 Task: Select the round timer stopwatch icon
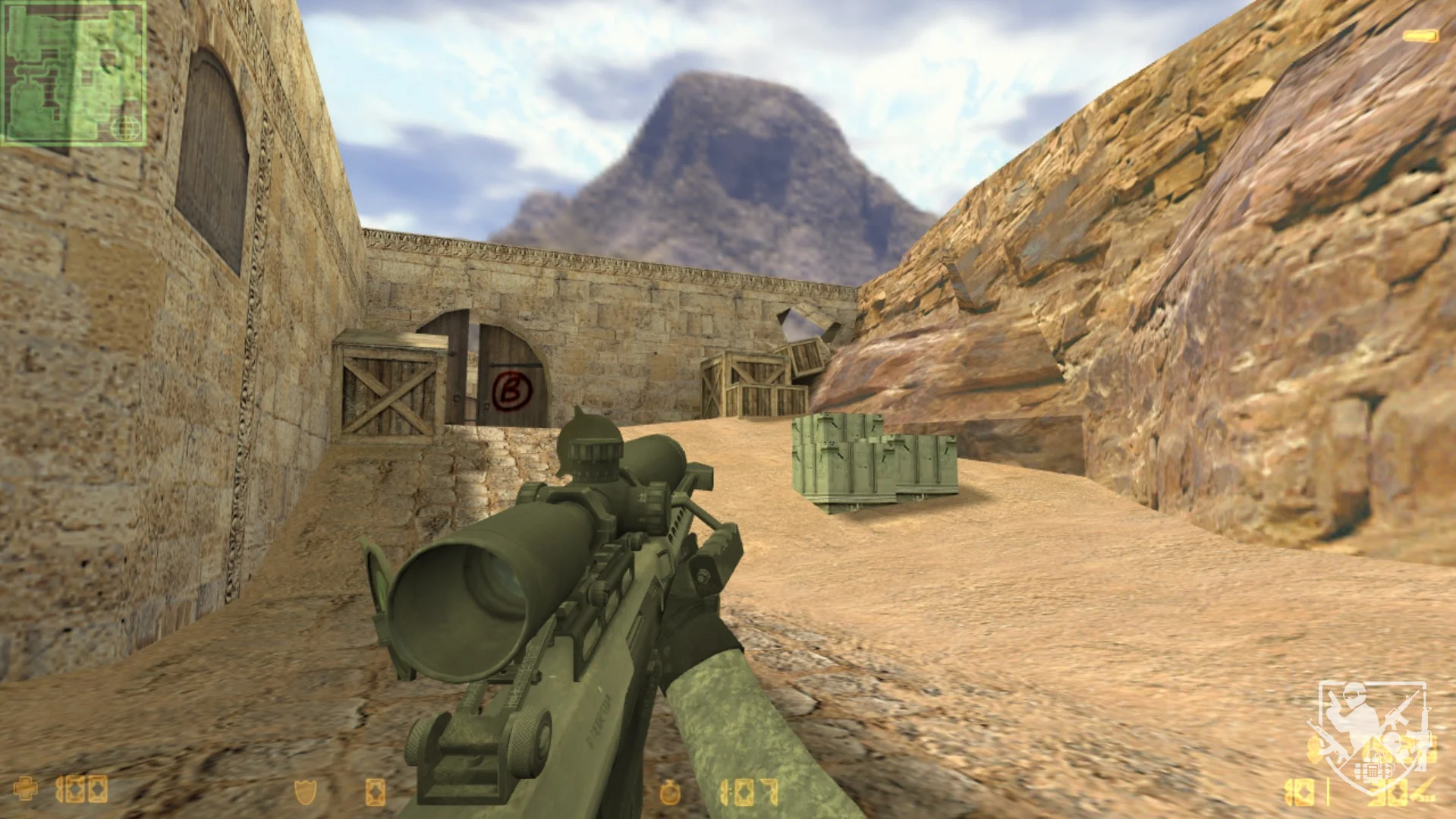point(669,792)
